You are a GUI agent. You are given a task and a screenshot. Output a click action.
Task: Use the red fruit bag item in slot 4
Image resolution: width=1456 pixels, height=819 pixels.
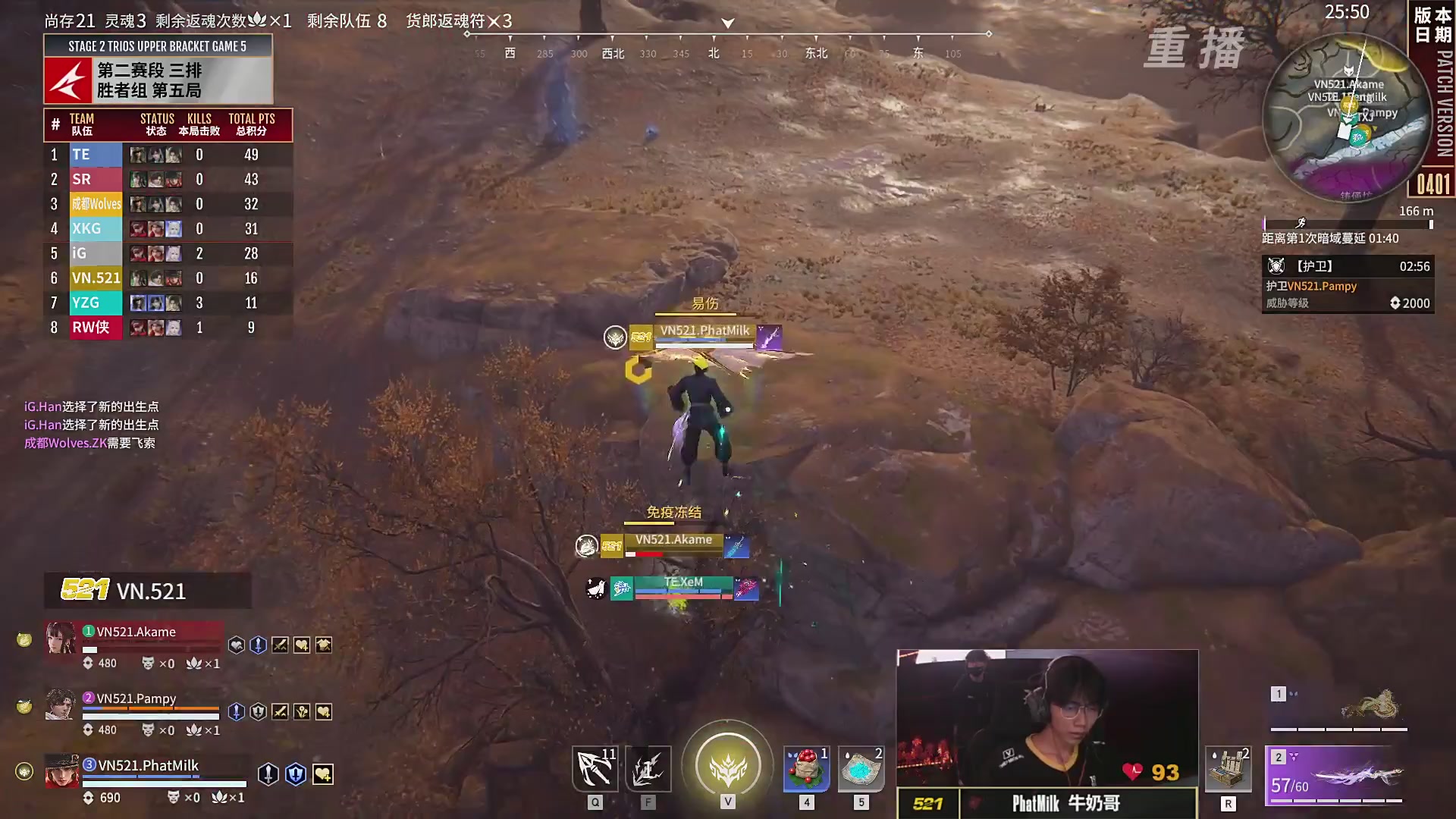point(806,768)
